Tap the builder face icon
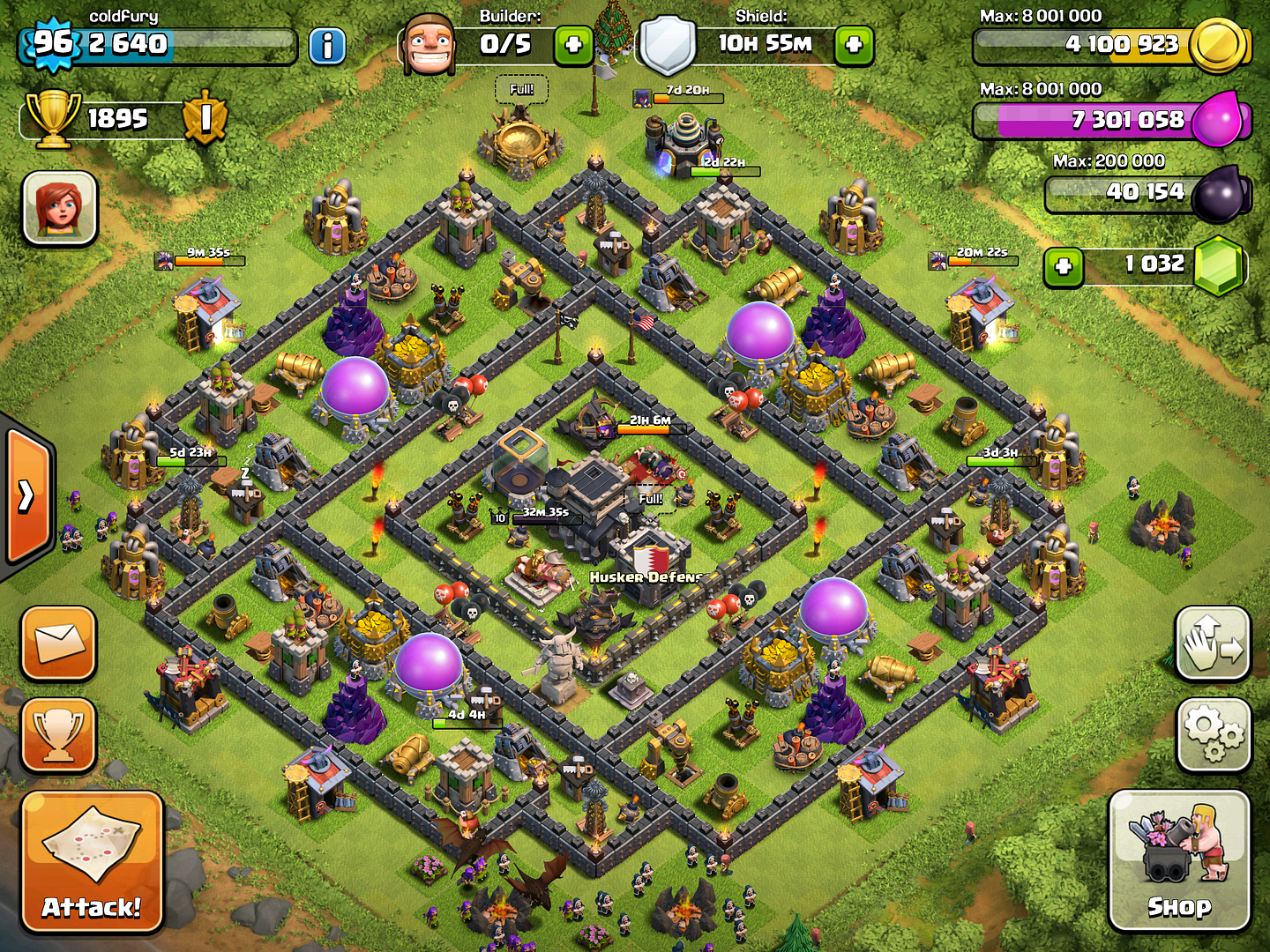The image size is (1270, 952). coord(430,44)
